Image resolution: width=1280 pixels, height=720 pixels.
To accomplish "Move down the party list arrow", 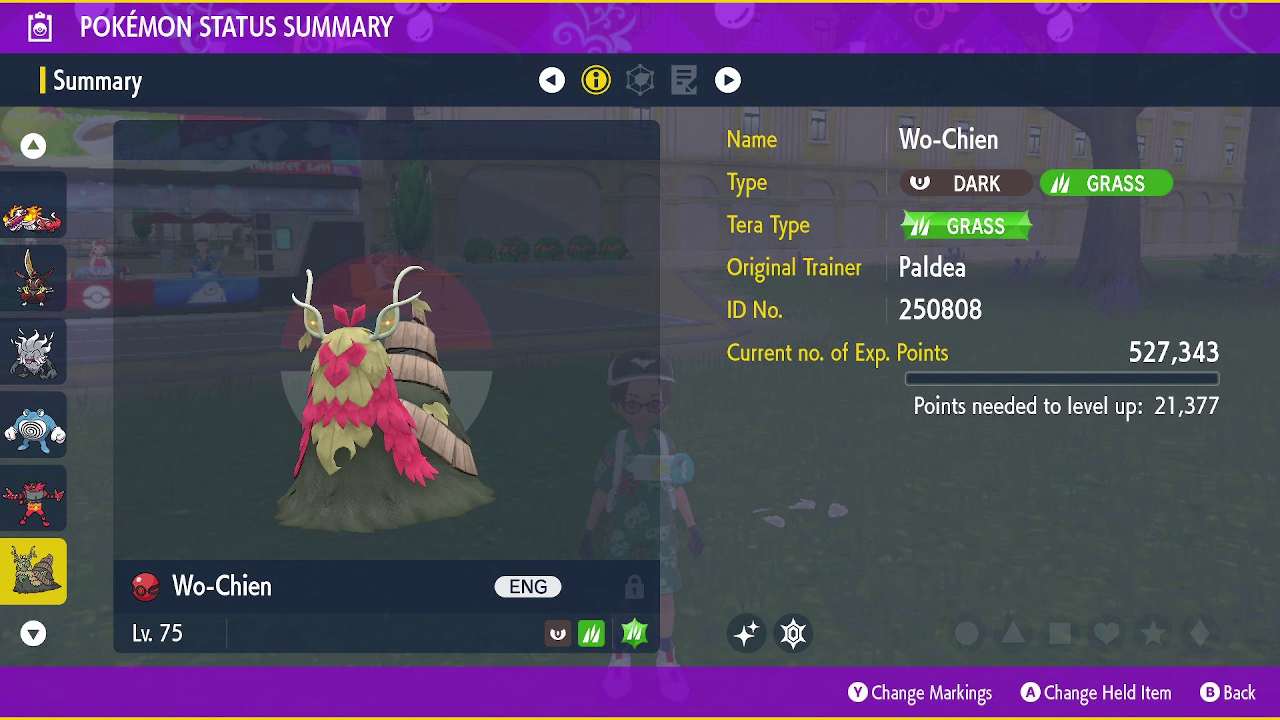I will tap(33, 633).
